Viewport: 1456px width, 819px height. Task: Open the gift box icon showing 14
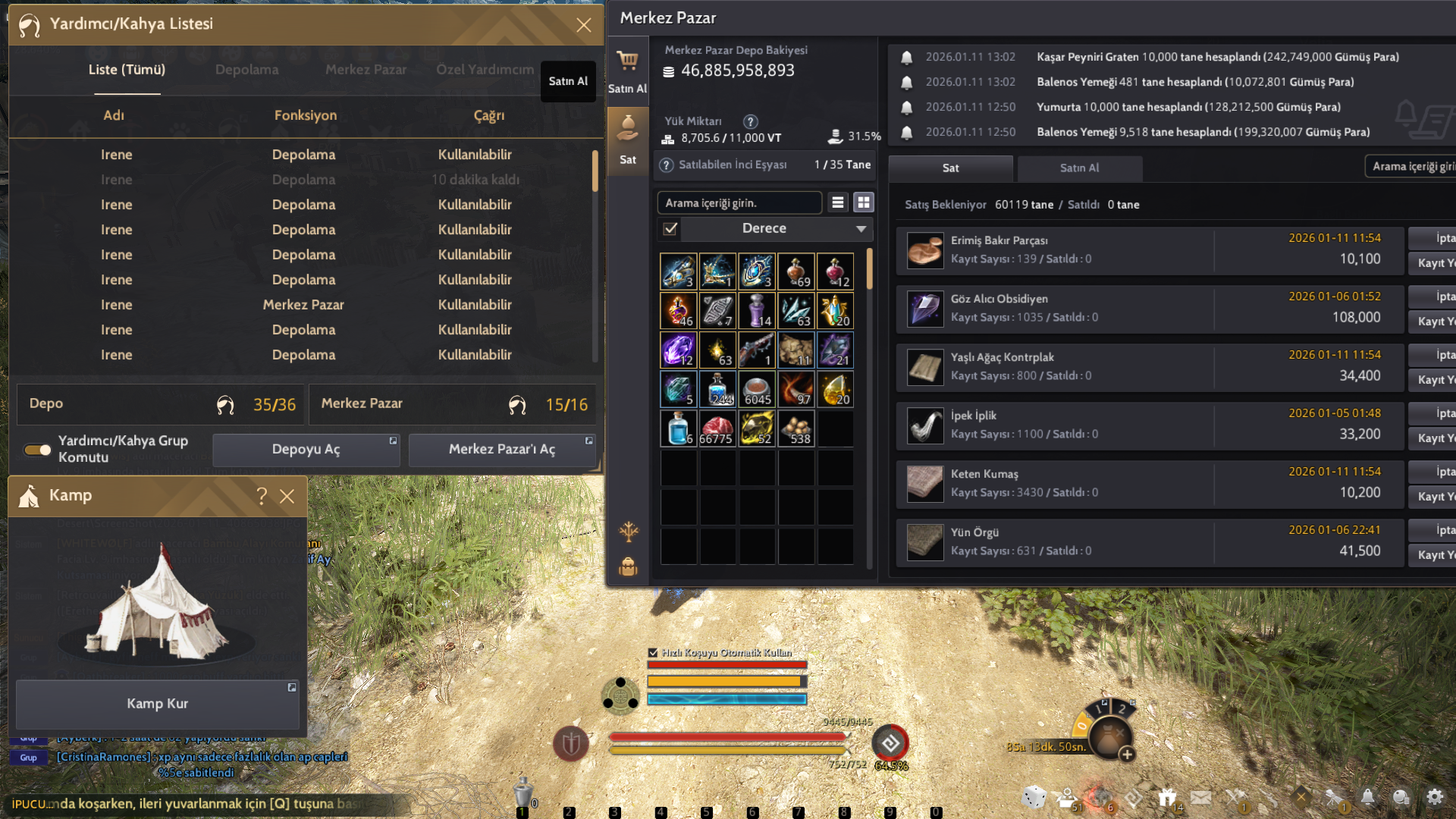[x=1168, y=797]
